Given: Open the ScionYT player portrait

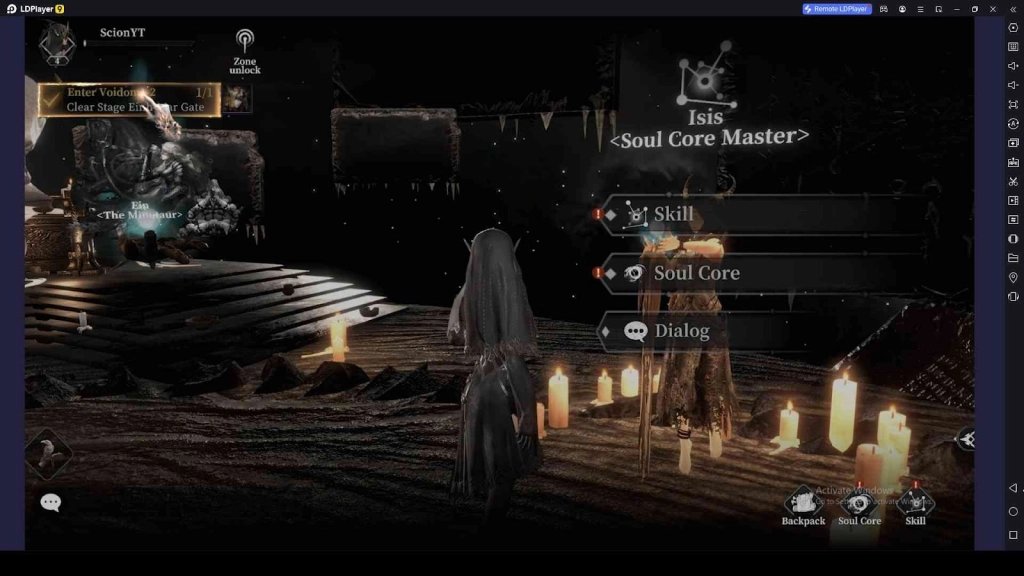Looking at the screenshot, I should (56, 43).
